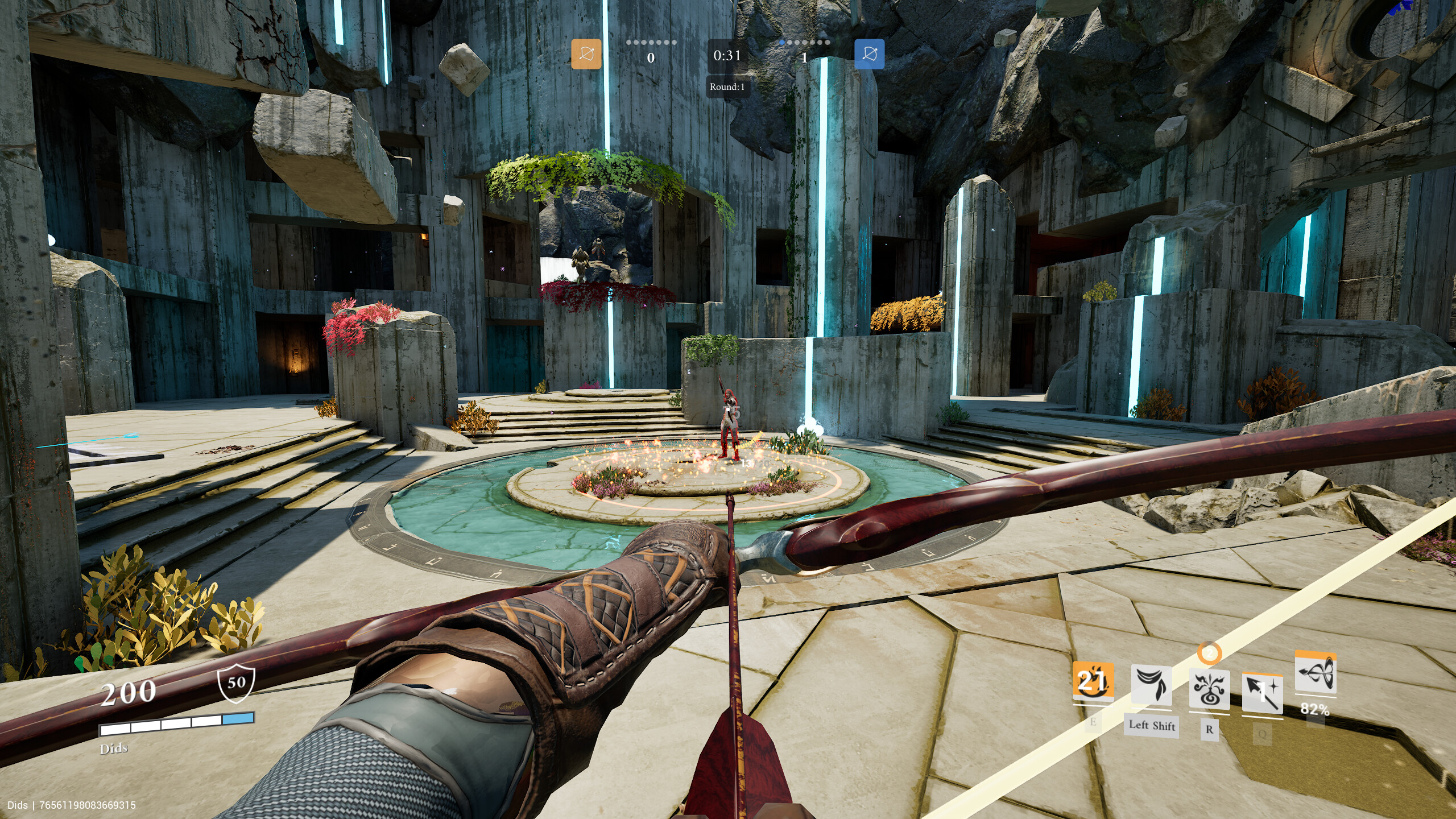The width and height of the screenshot is (1456, 819).
Task: Expand the match timer showing 0:31
Action: tap(726, 56)
